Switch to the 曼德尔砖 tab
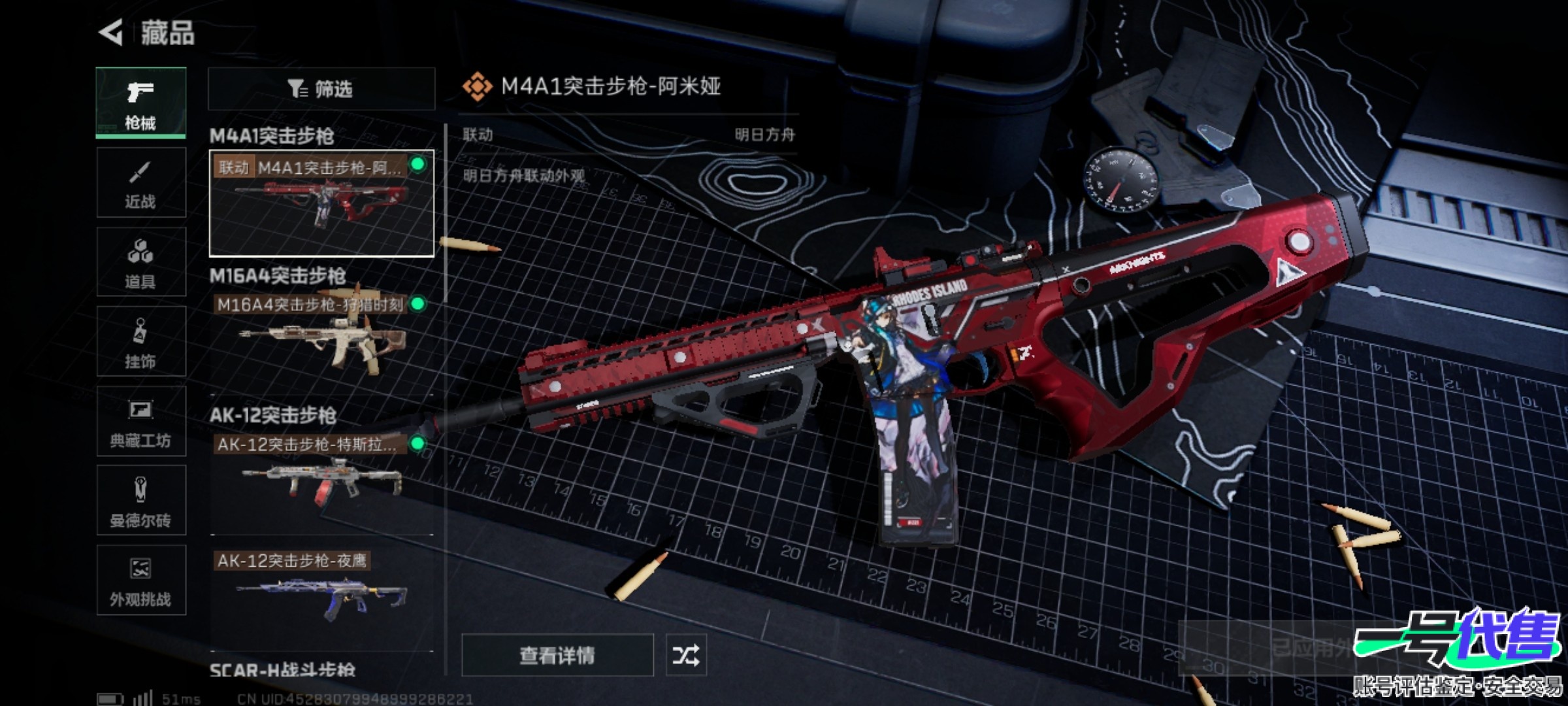 click(x=140, y=501)
